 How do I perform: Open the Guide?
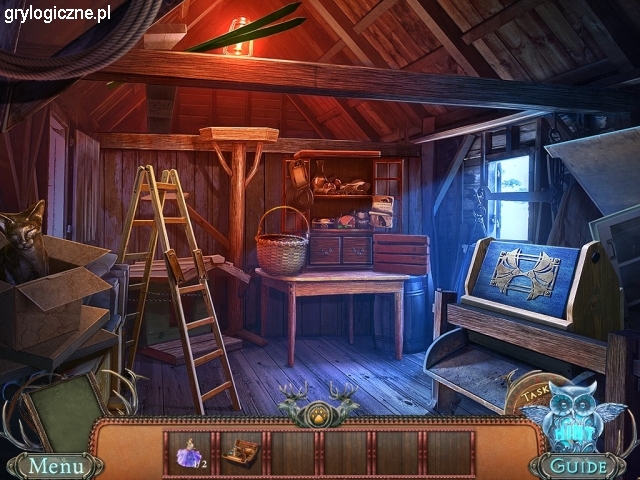click(x=581, y=466)
